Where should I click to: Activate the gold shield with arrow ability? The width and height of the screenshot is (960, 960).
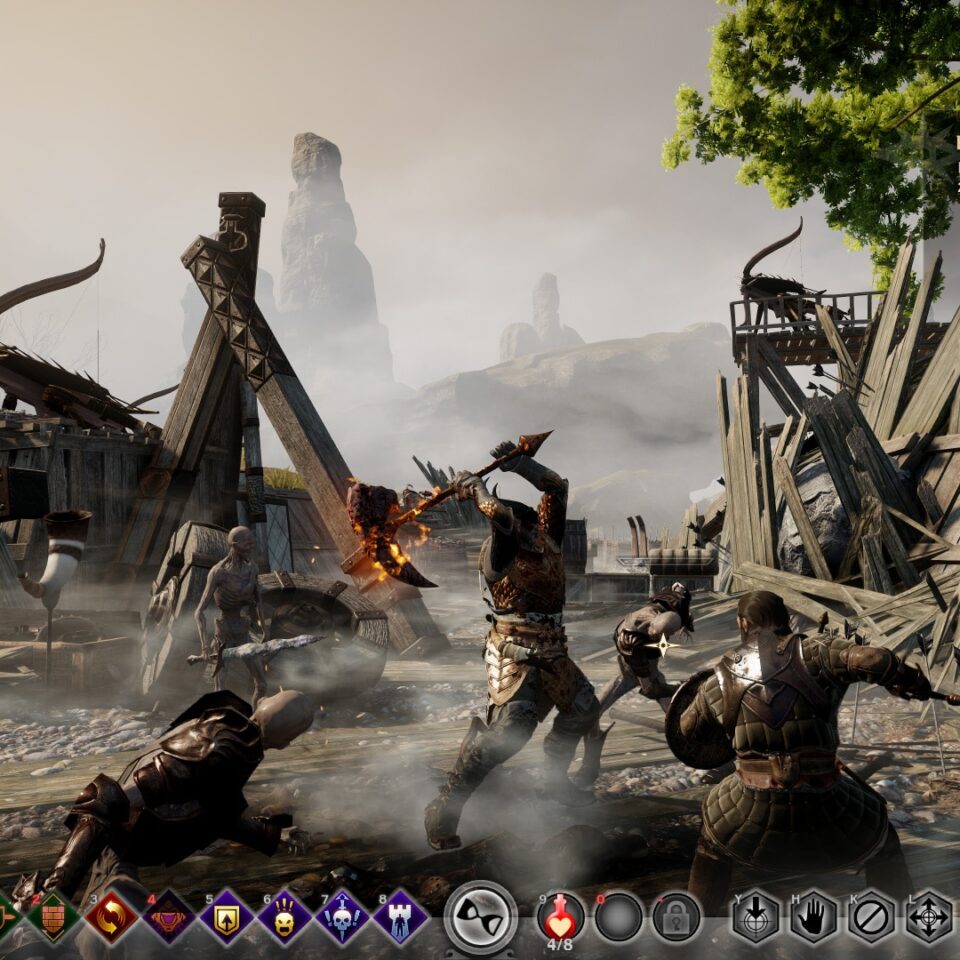tap(227, 916)
